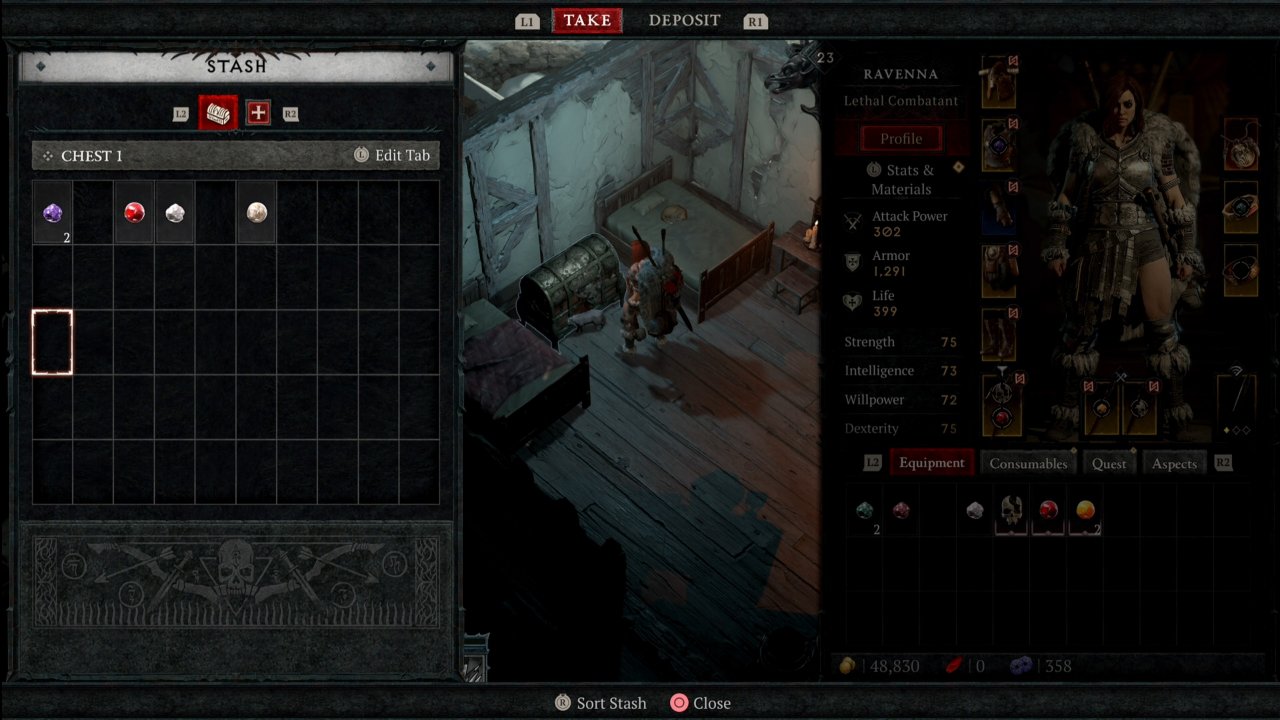Open the chest-shaped stash tab icon
Viewport: 1280px width, 720px height.
pos(218,112)
